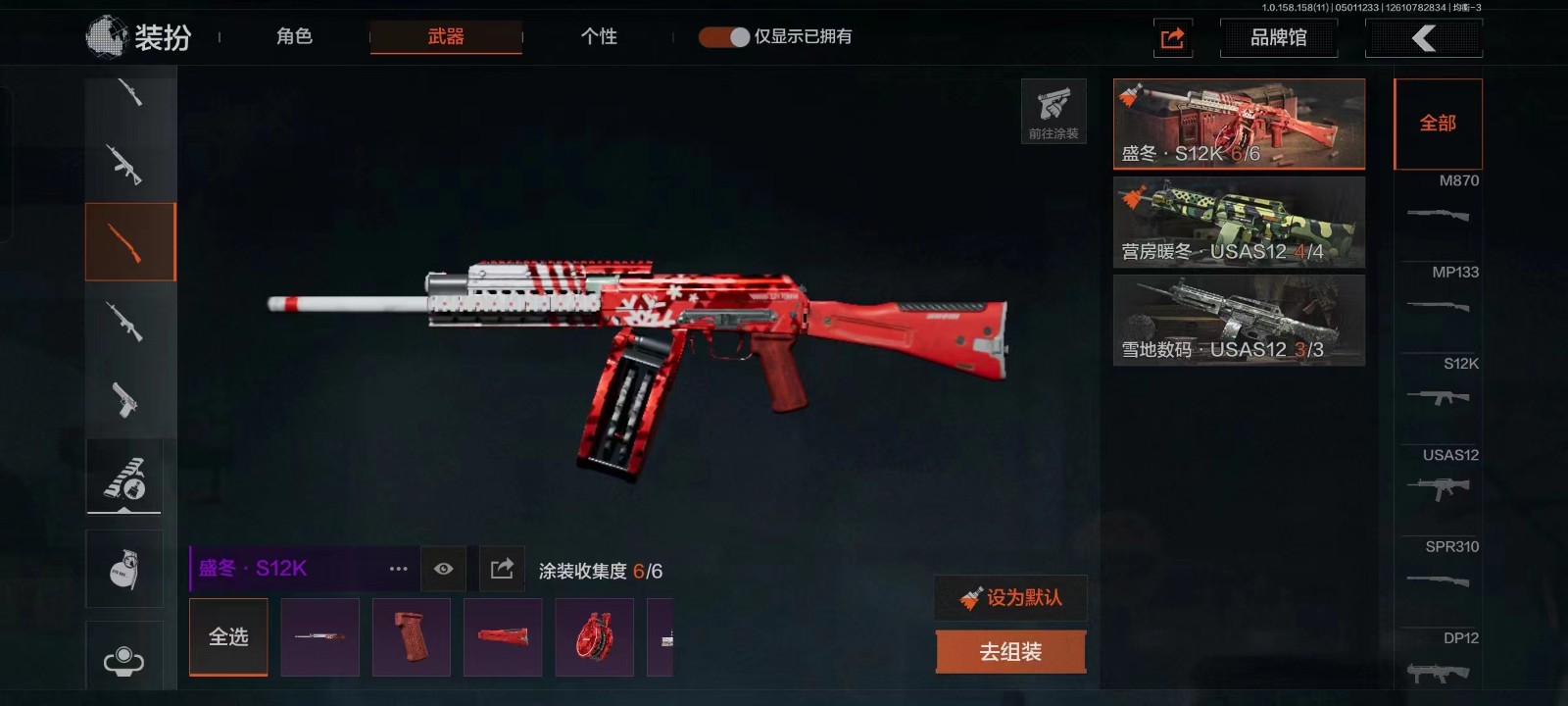Select the pistol category icon

click(124, 399)
